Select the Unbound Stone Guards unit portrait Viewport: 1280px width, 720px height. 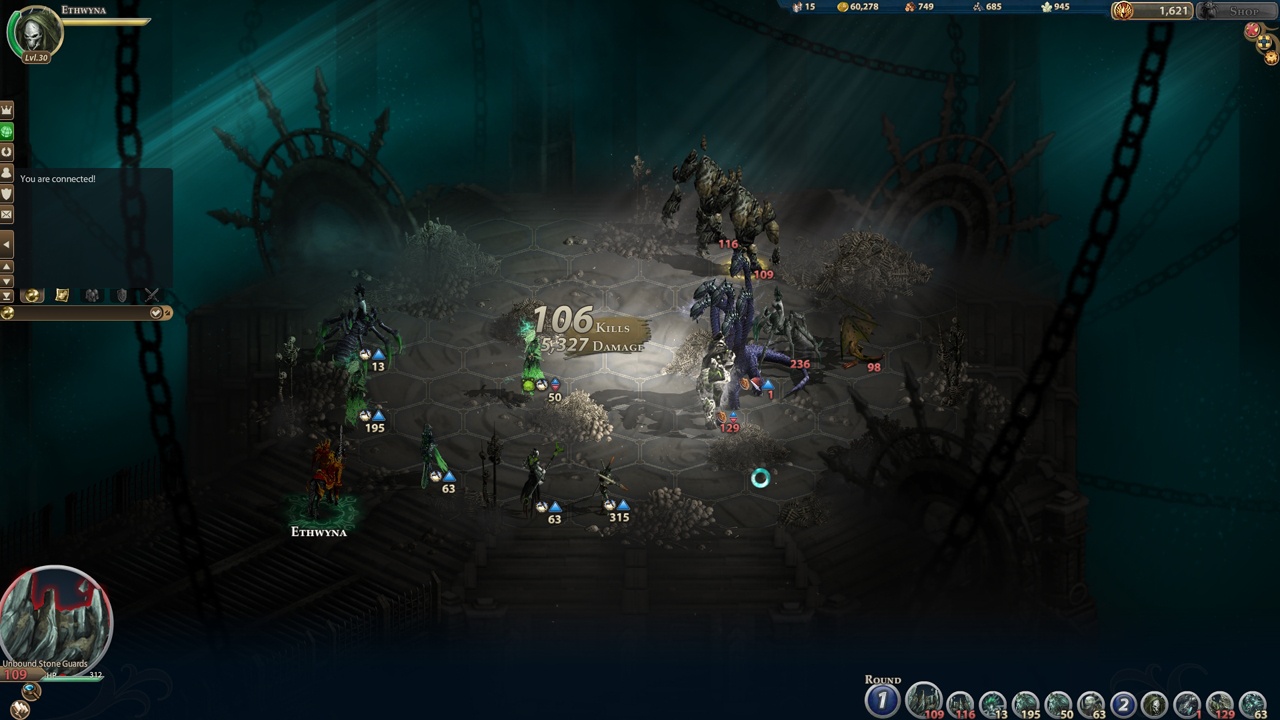tap(55, 615)
